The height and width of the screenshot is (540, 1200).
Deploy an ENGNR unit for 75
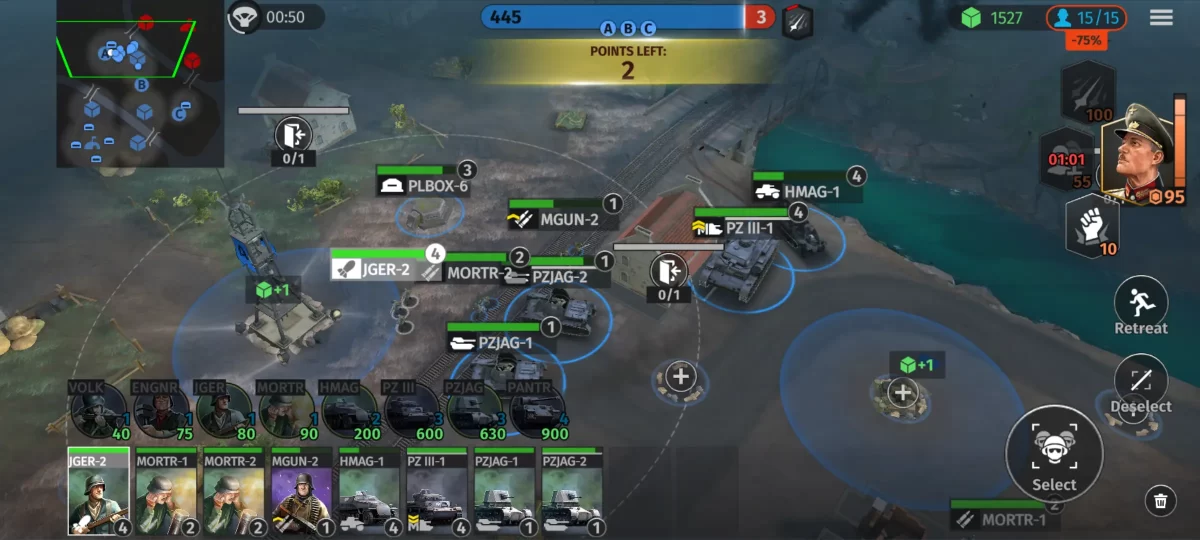(x=161, y=410)
